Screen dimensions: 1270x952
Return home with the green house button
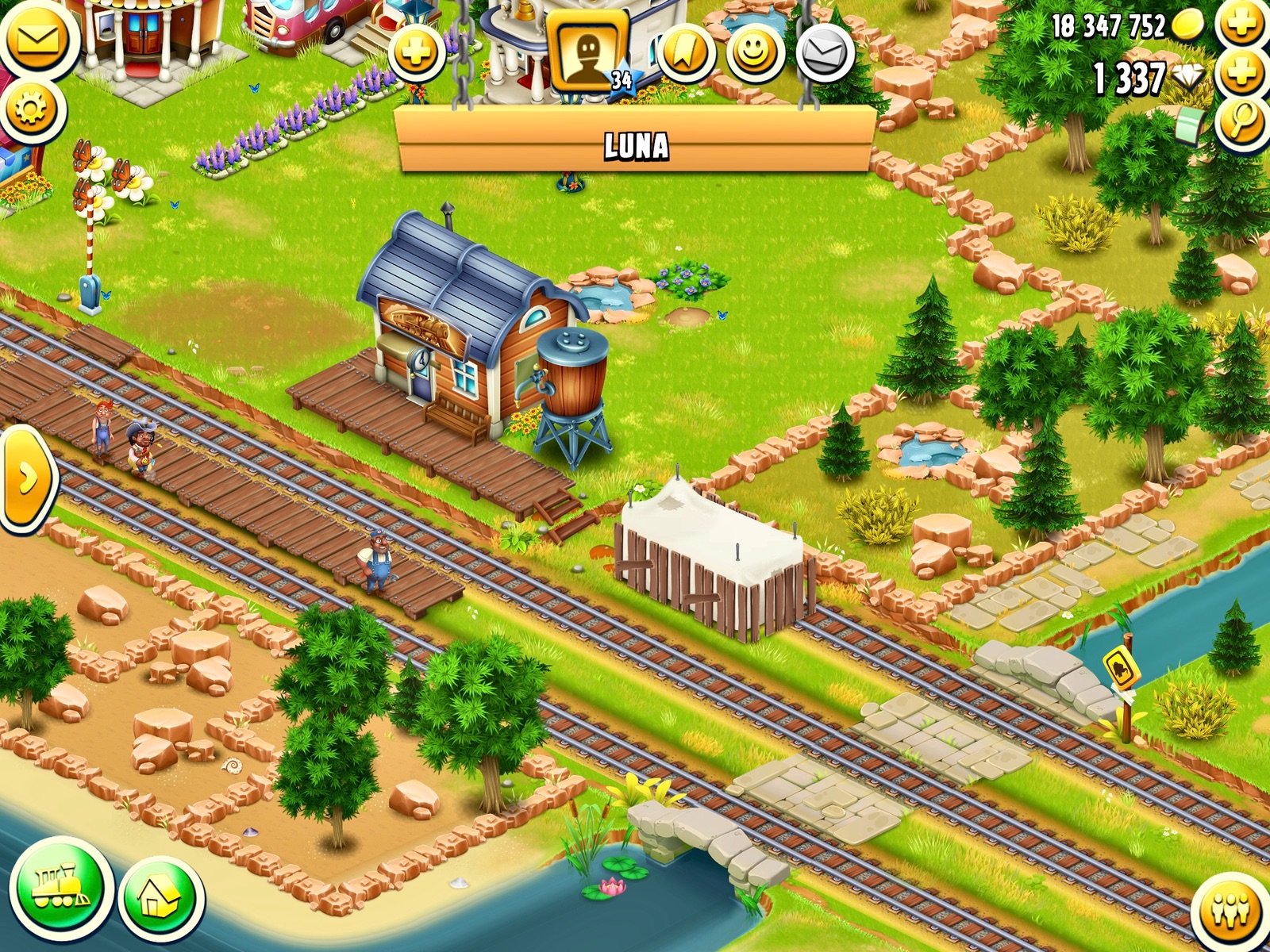(161, 900)
